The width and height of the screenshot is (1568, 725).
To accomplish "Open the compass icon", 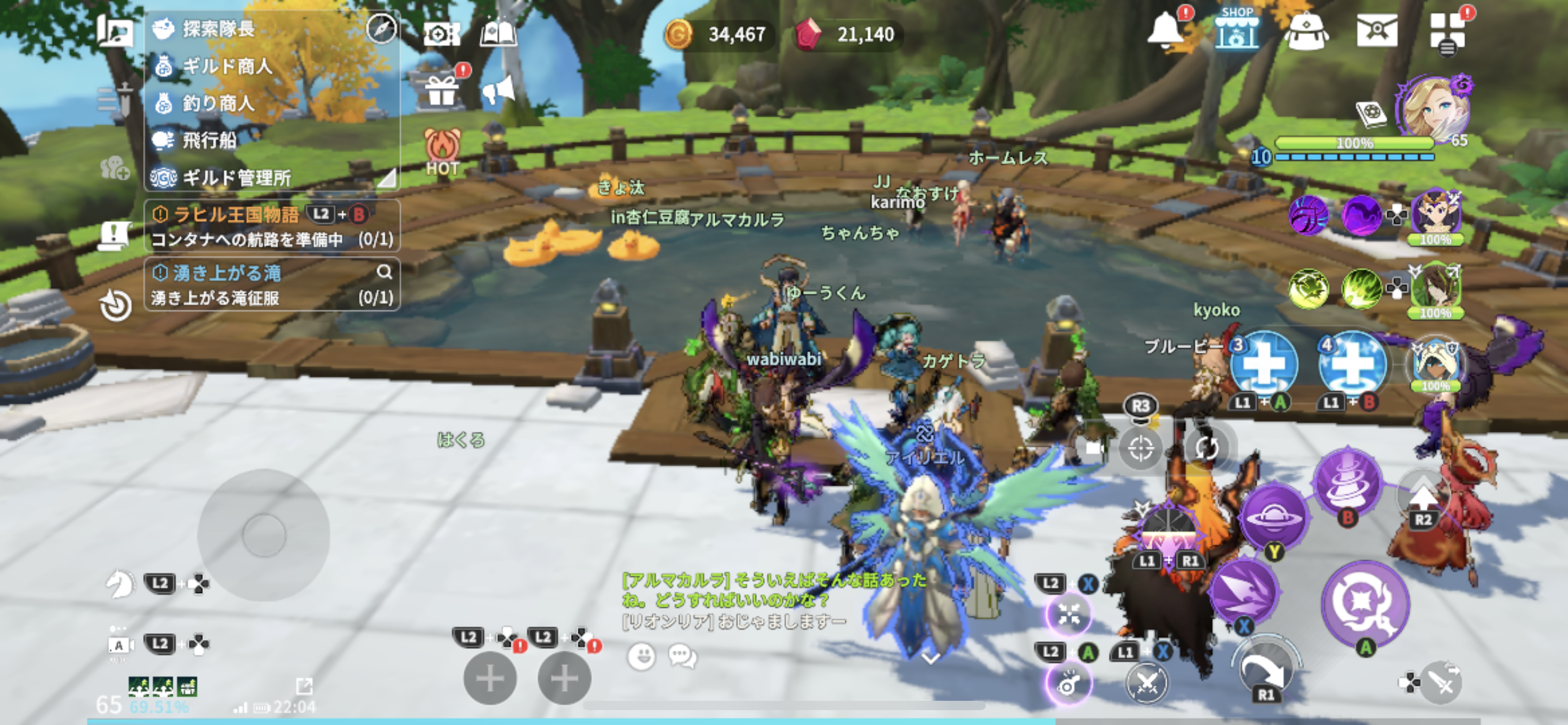I will (x=381, y=28).
